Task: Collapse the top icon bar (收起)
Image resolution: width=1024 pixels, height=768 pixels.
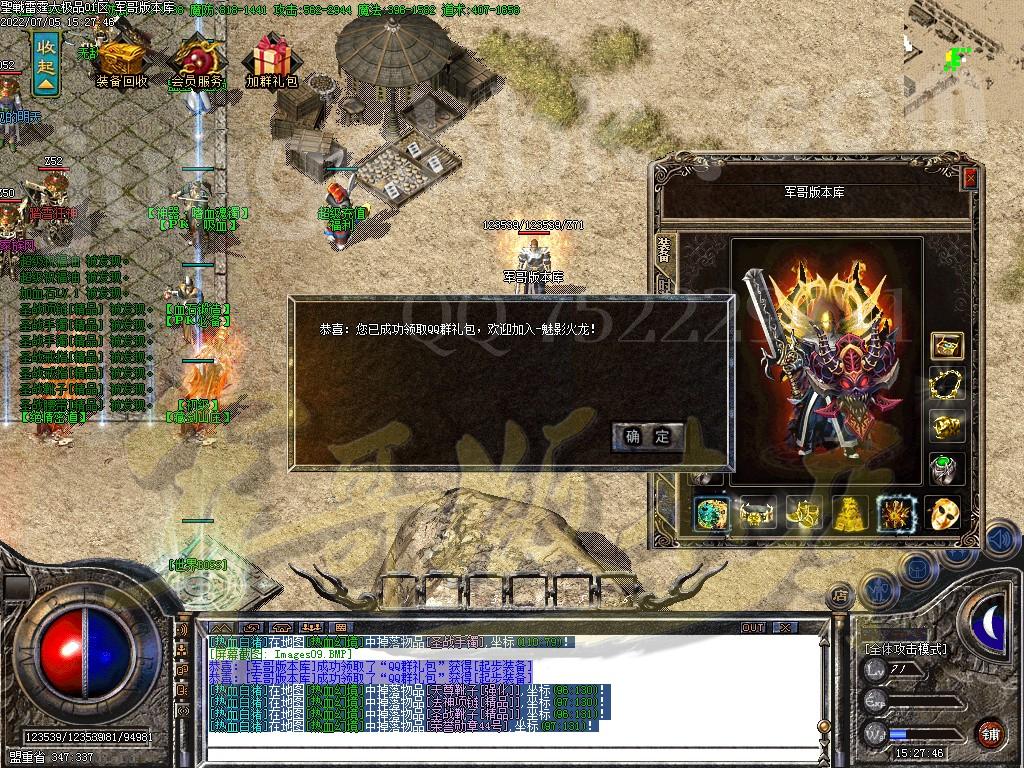Action: pyautogui.click(x=46, y=64)
